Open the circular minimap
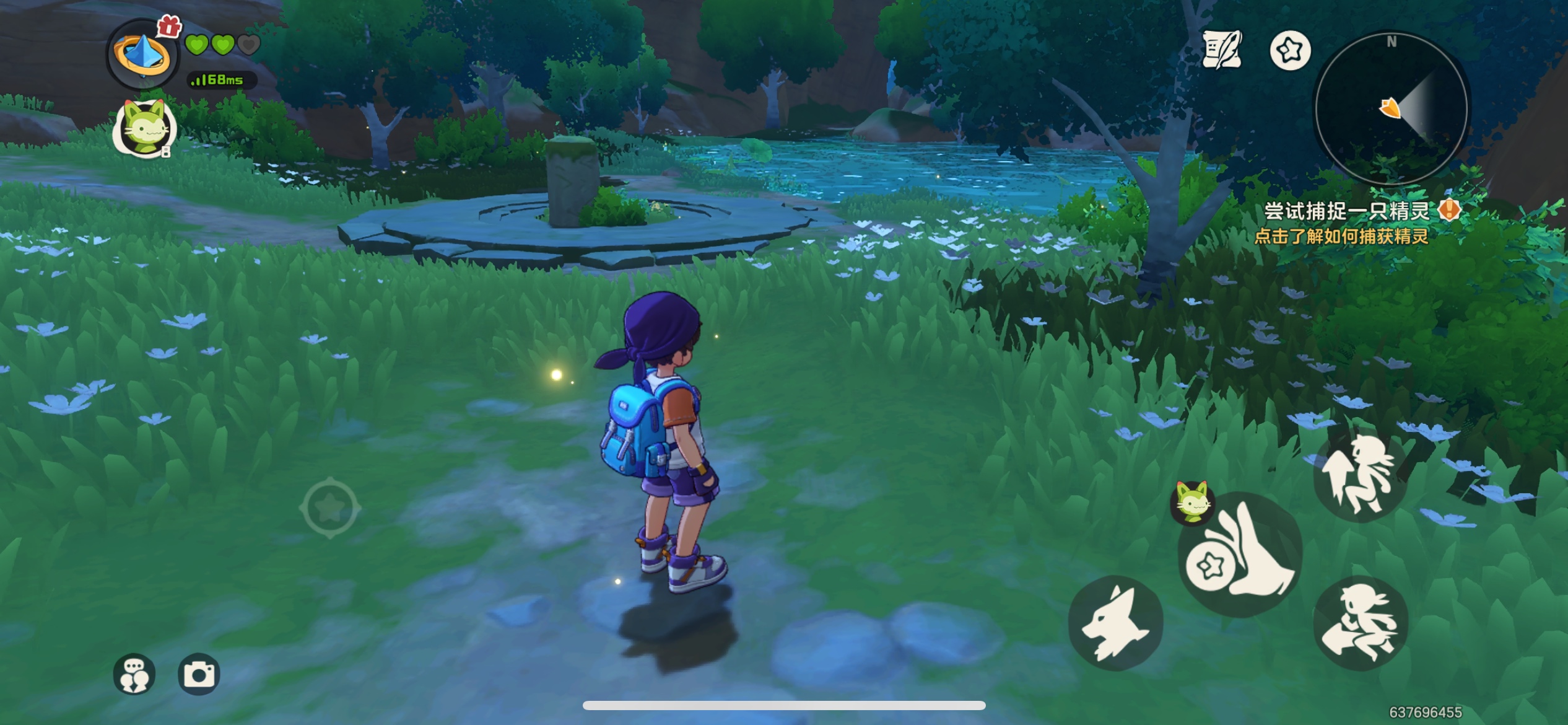Image resolution: width=1568 pixels, height=725 pixels. coord(1391,108)
